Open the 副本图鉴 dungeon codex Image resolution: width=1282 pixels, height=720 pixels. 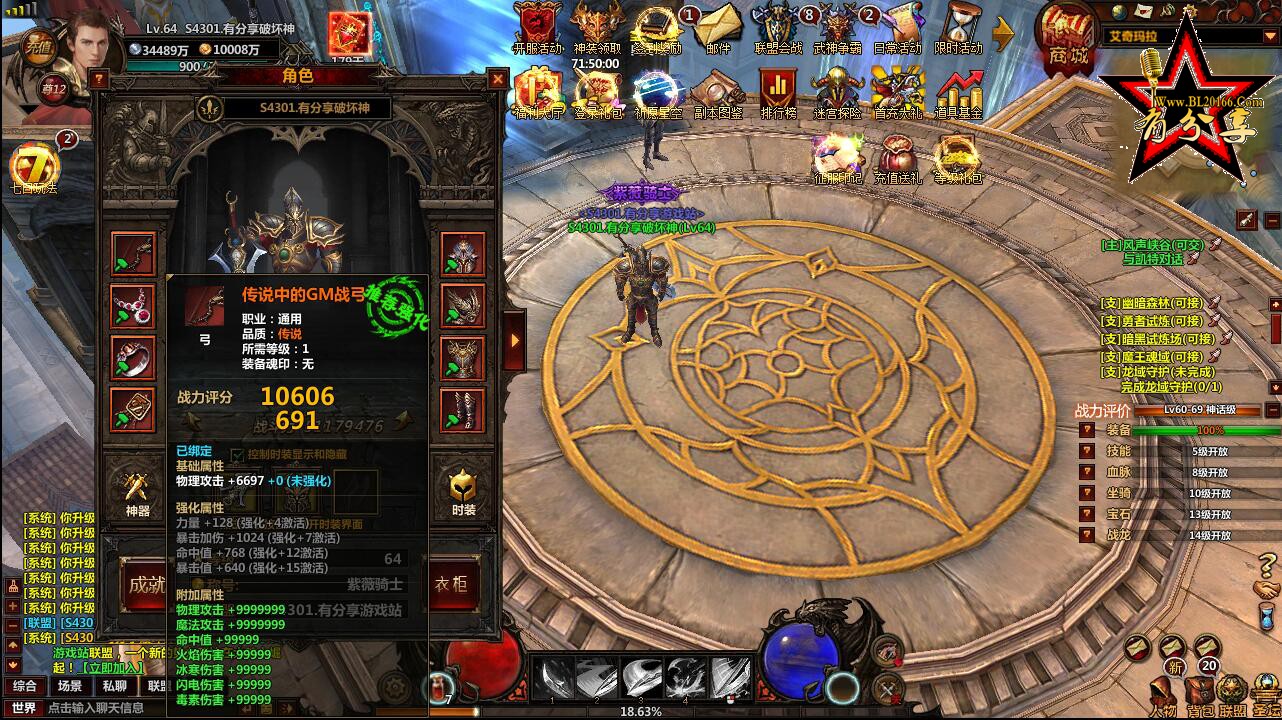click(x=717, y=93)
